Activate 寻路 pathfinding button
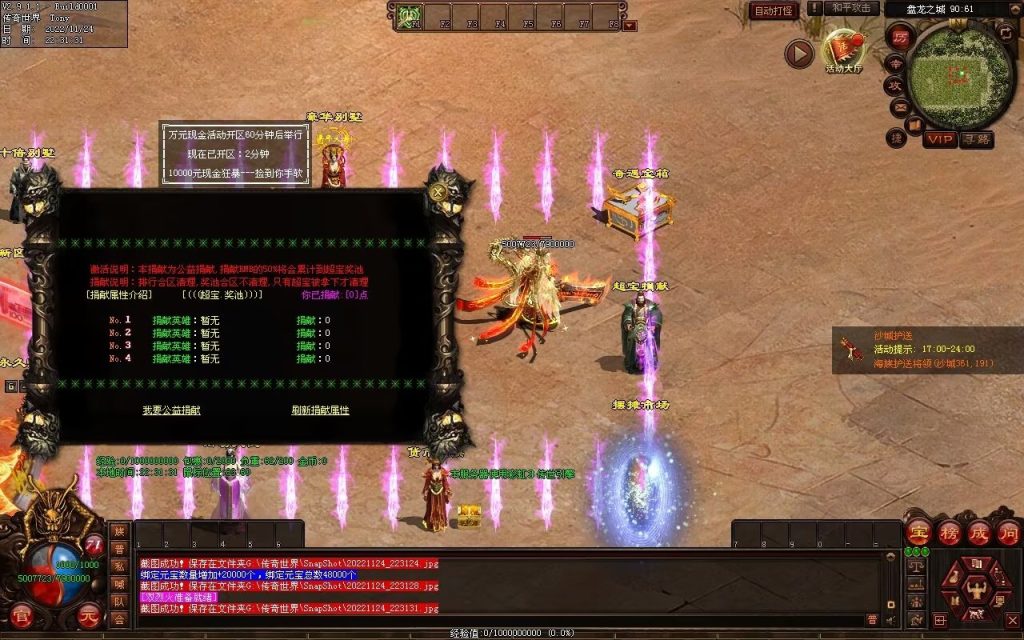The width and height of the screenshot is (1024, 640). pyautogui.click(x=977, y=139)
